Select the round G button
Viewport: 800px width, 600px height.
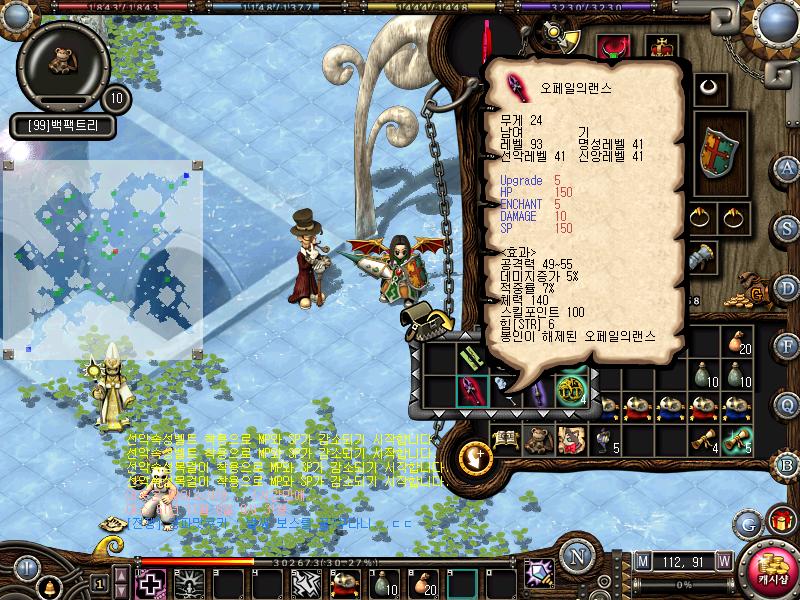[x=747, y=523]
